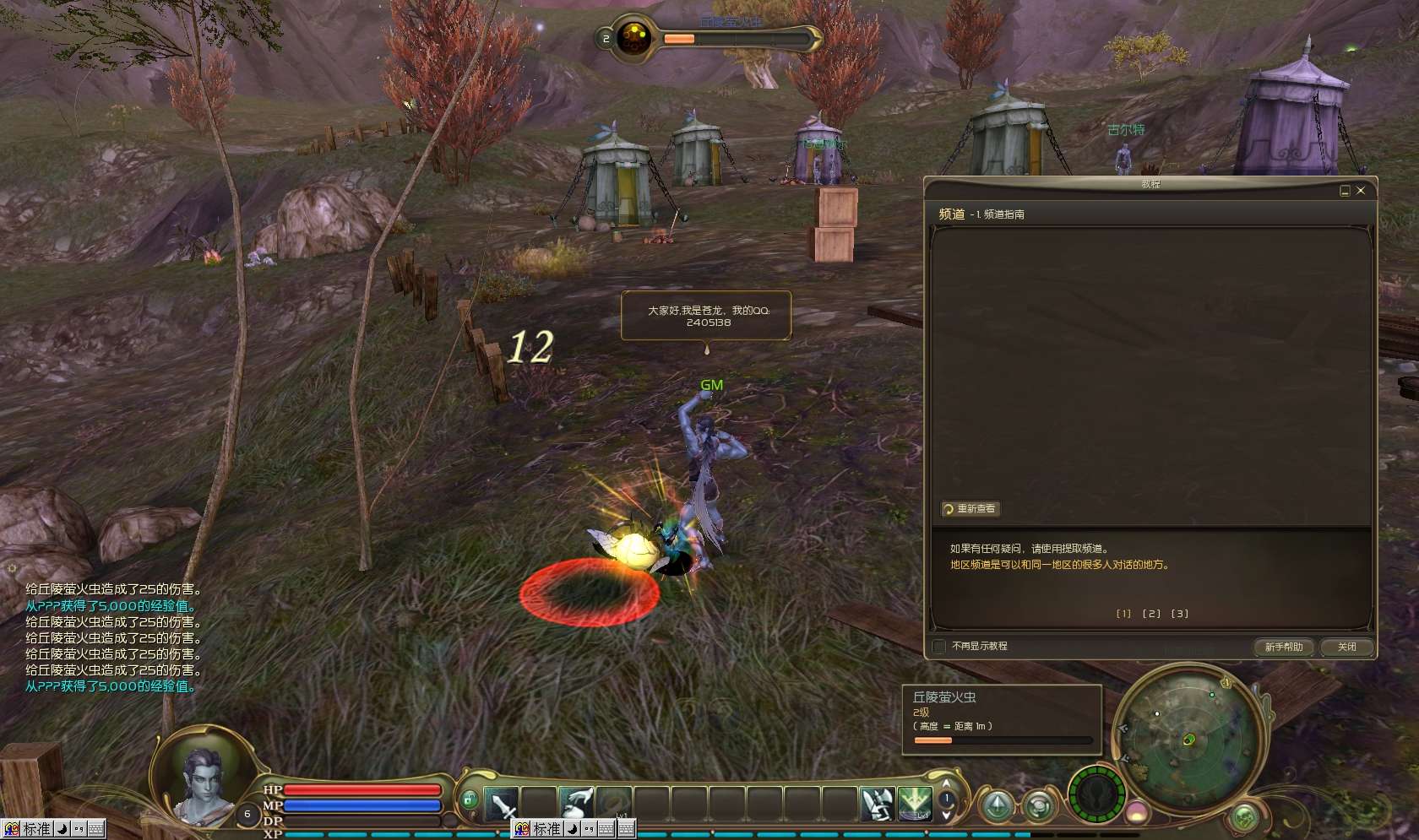
Task: Minimize the tutorial window
Action: click(1345, 191)
